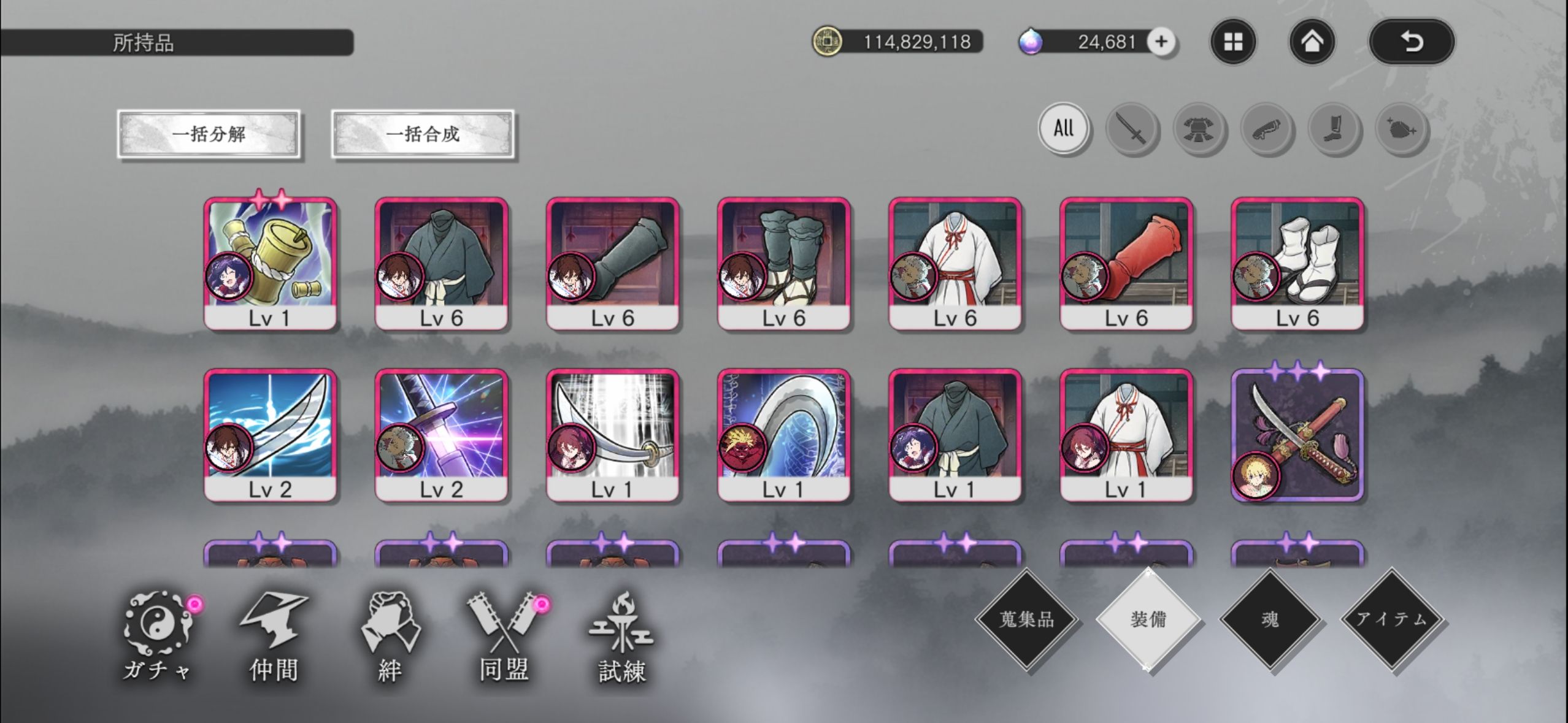Filter equipment by sword weapons
The height and width of the screenshot is (723, 1568).
(1132, 129)
